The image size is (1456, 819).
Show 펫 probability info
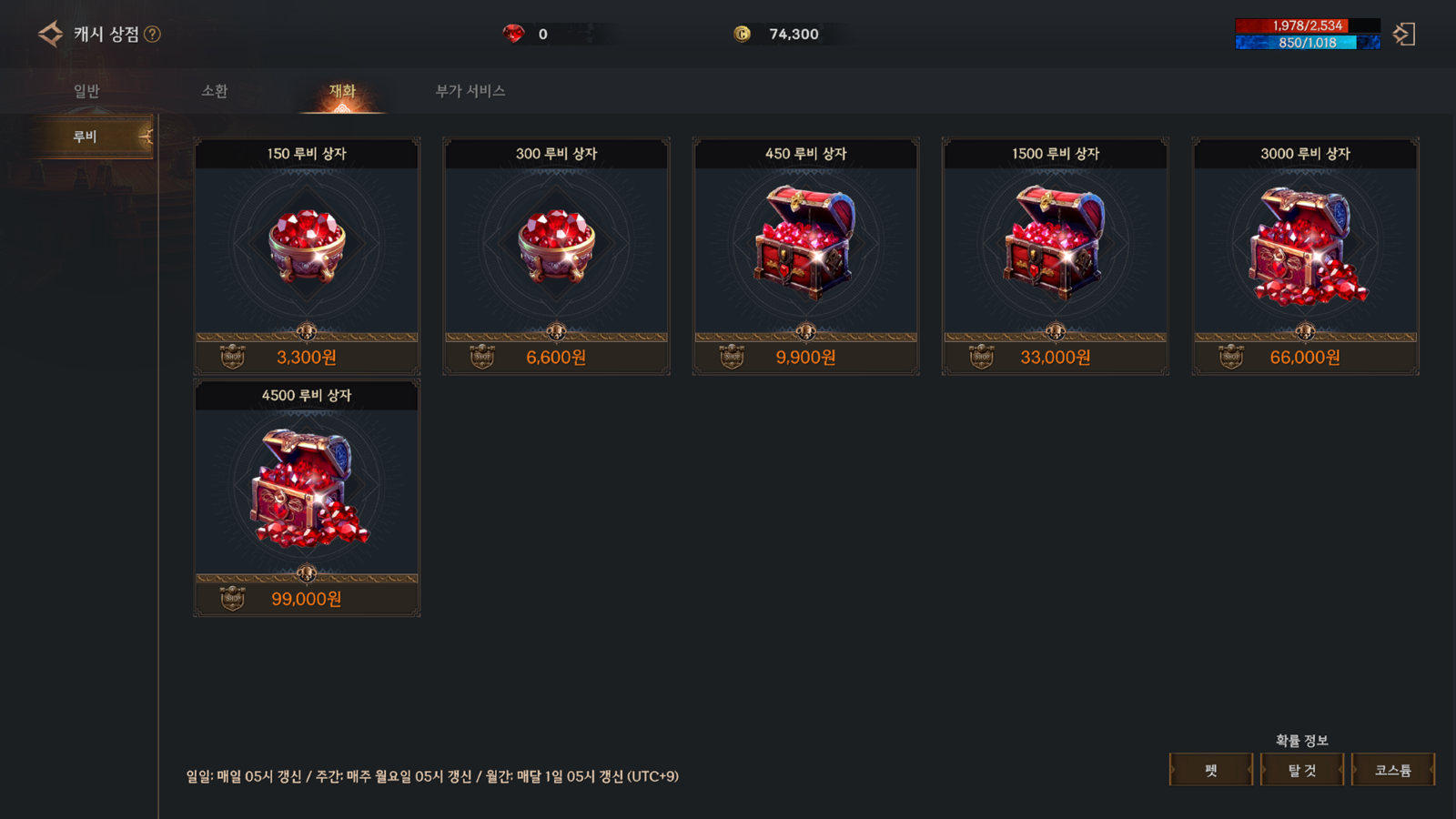coord(1210,770)
